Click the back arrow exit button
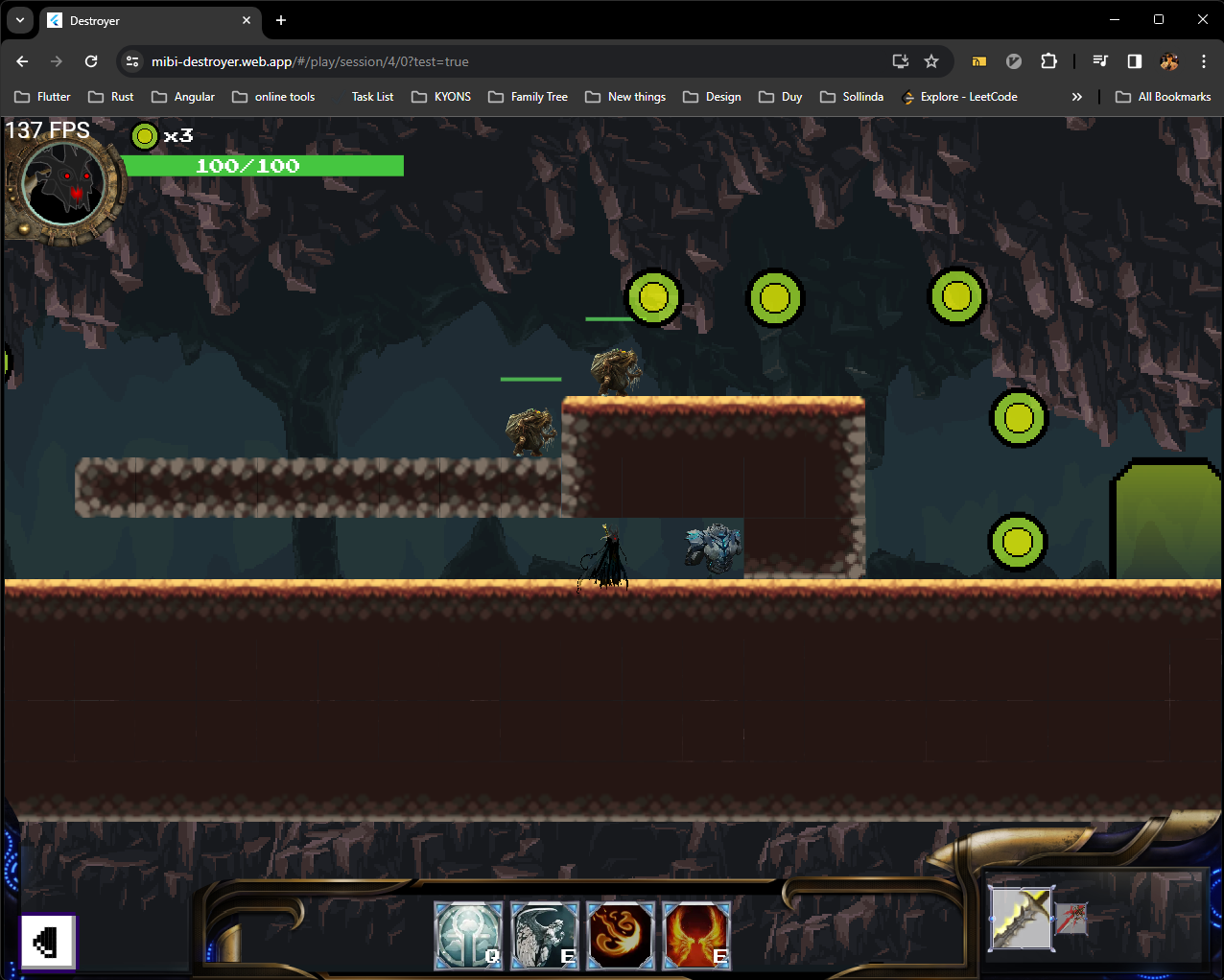The width and height of the screenshot is (1224, 980). (48, 942)
